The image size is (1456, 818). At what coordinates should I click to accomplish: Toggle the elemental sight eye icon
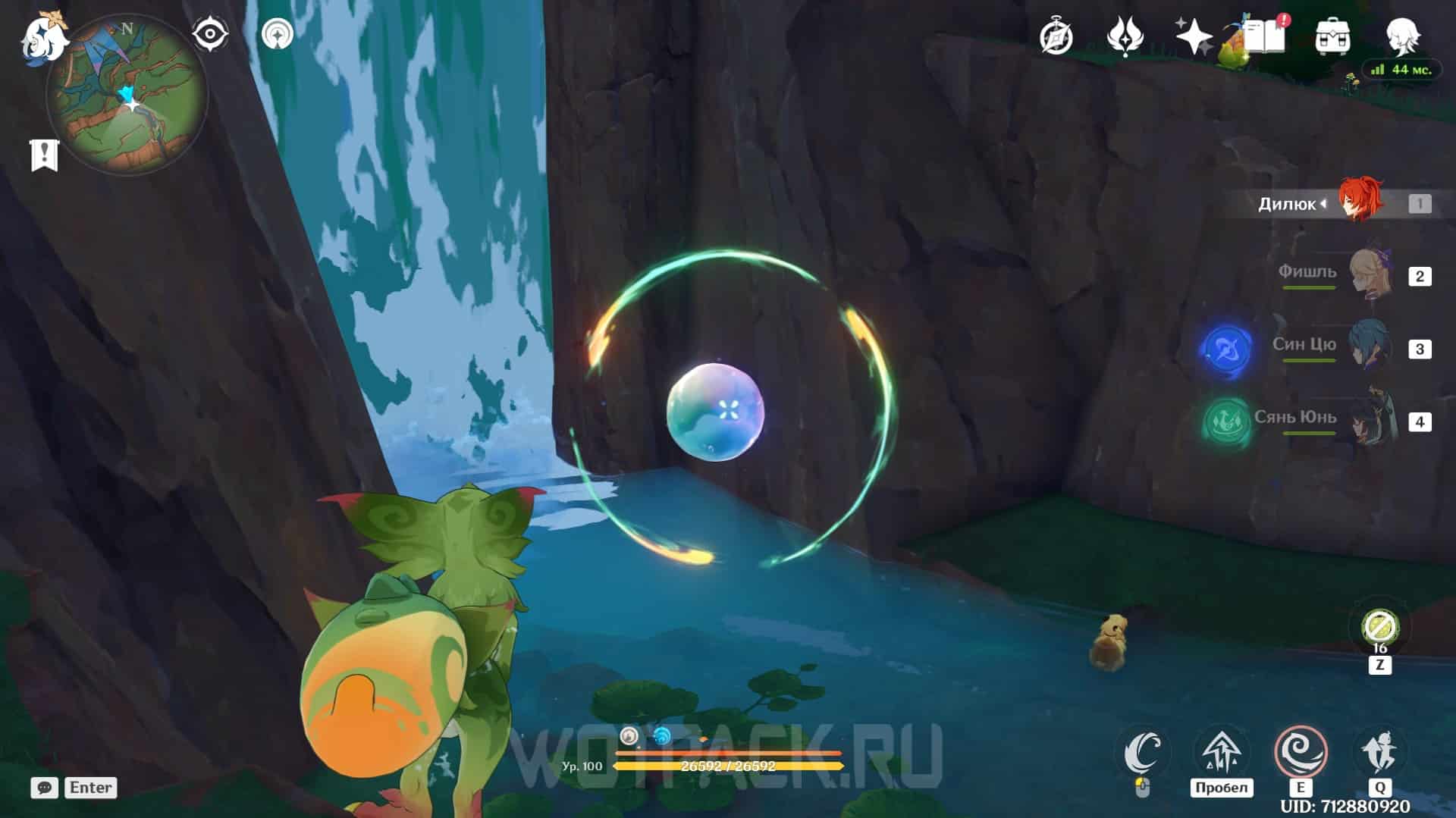pos(209,34)
